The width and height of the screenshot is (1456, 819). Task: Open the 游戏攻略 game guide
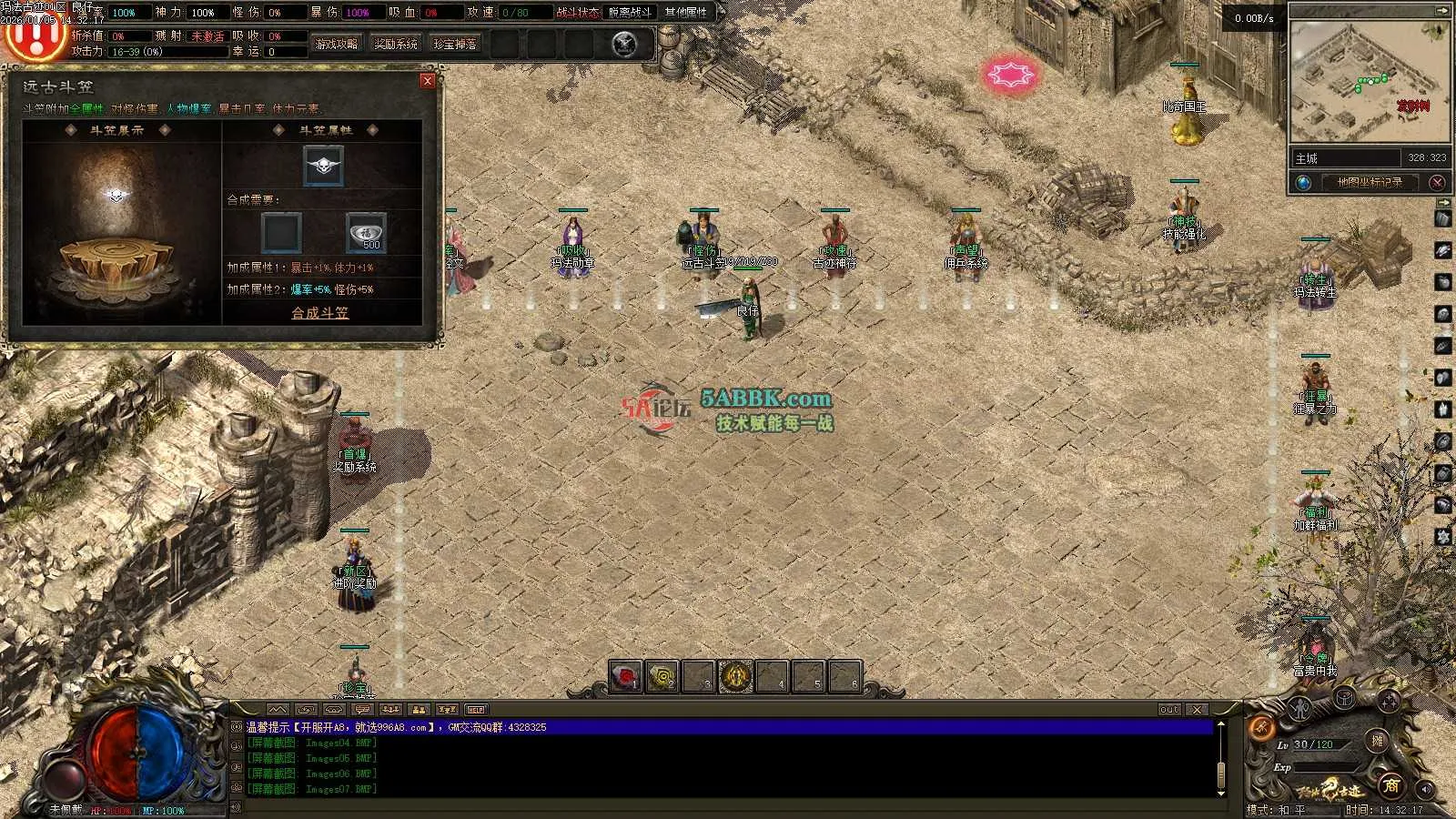336,44
